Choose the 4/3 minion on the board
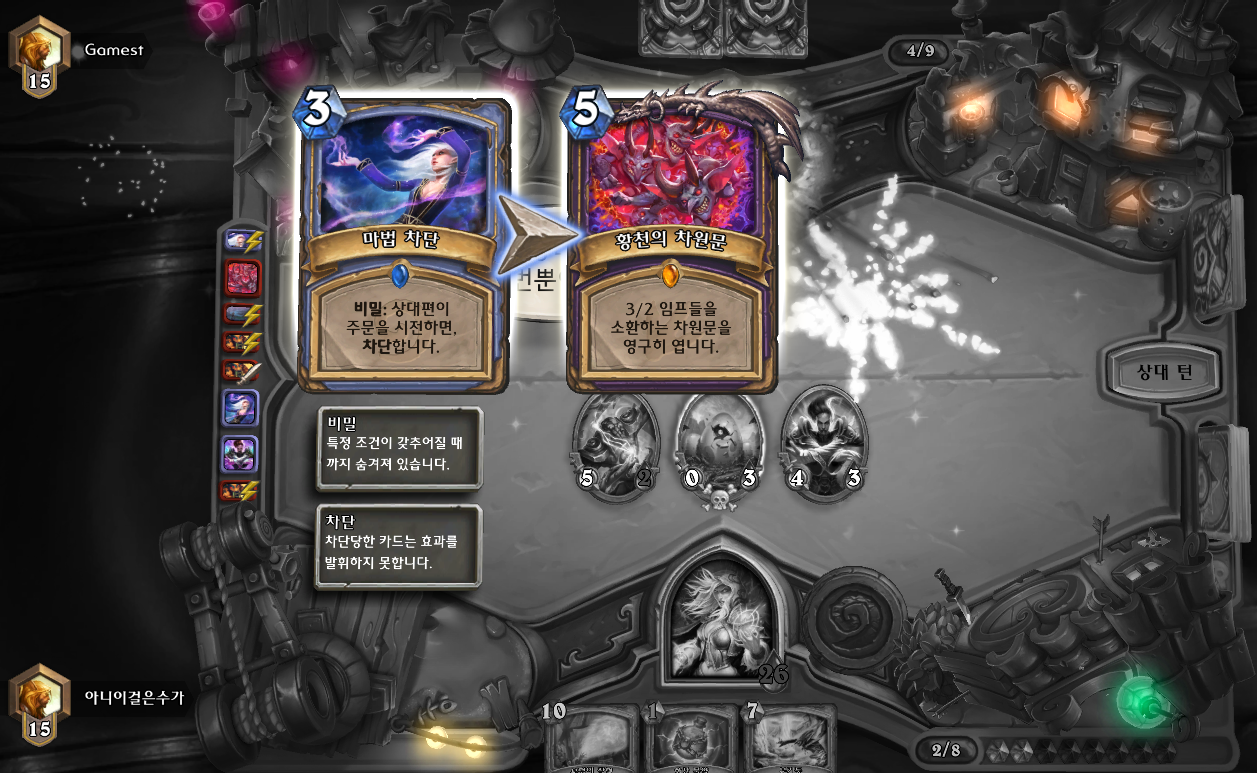Screen dimensions: 1257x773 point(823,445)
